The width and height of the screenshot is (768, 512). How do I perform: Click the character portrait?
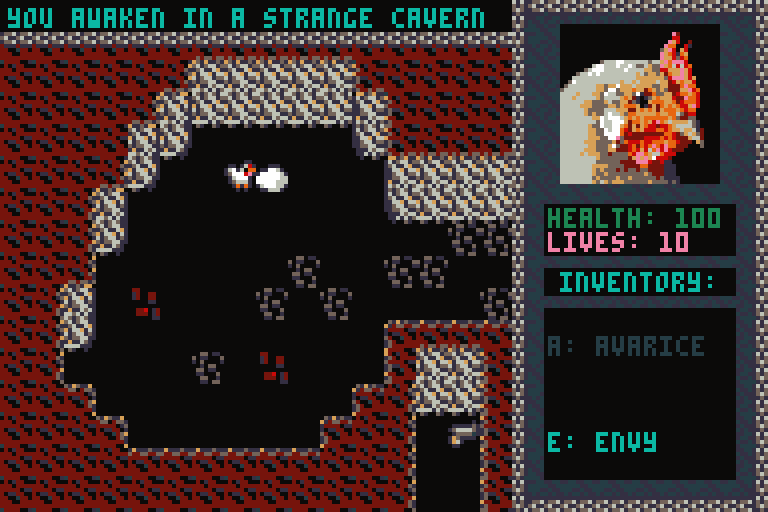[x=640, y=104]
